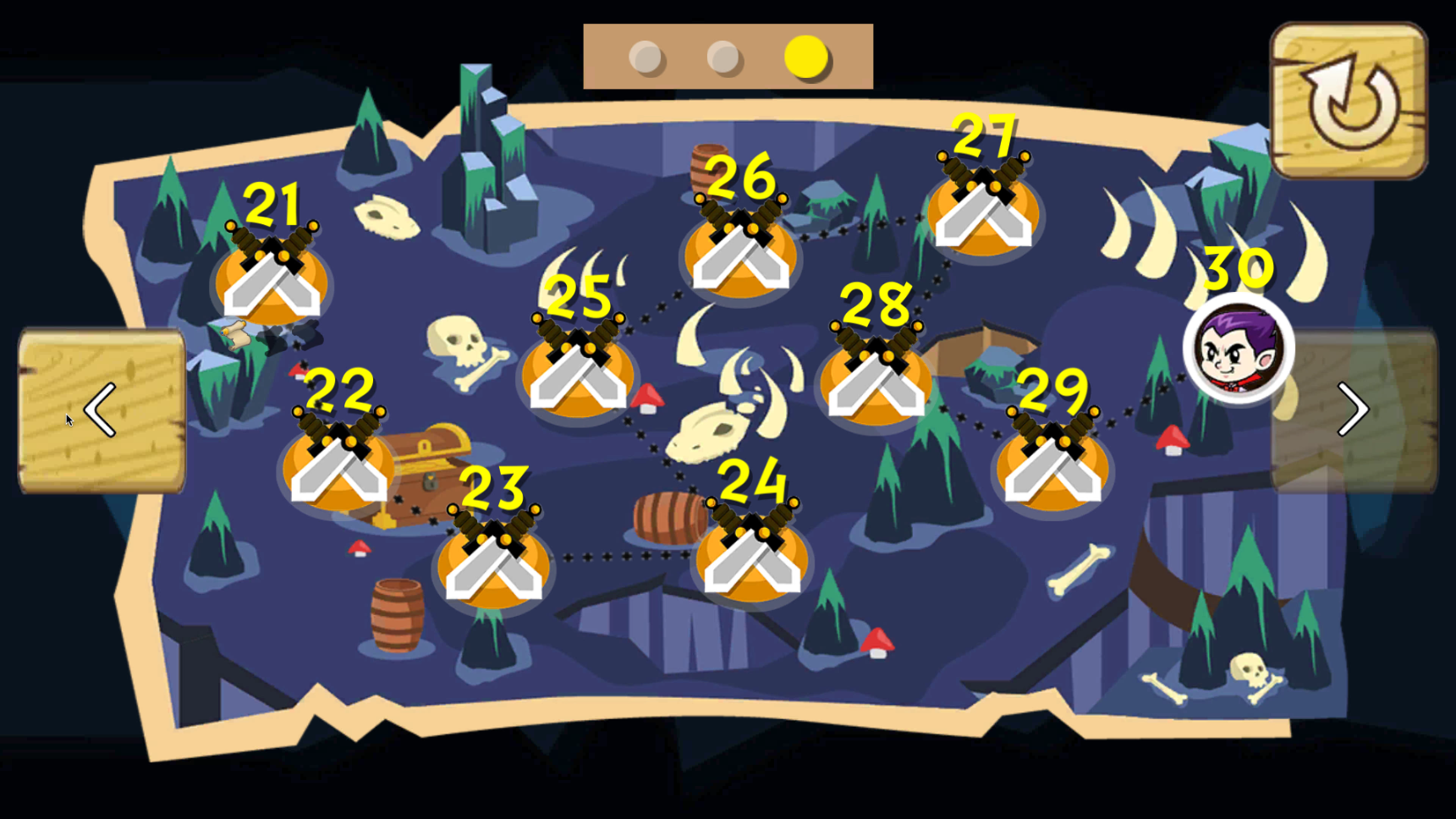This screenshot has width=1456, height=819.
Task: Select level 21 crossed-swords icon
Action: (x=271, y=279)
